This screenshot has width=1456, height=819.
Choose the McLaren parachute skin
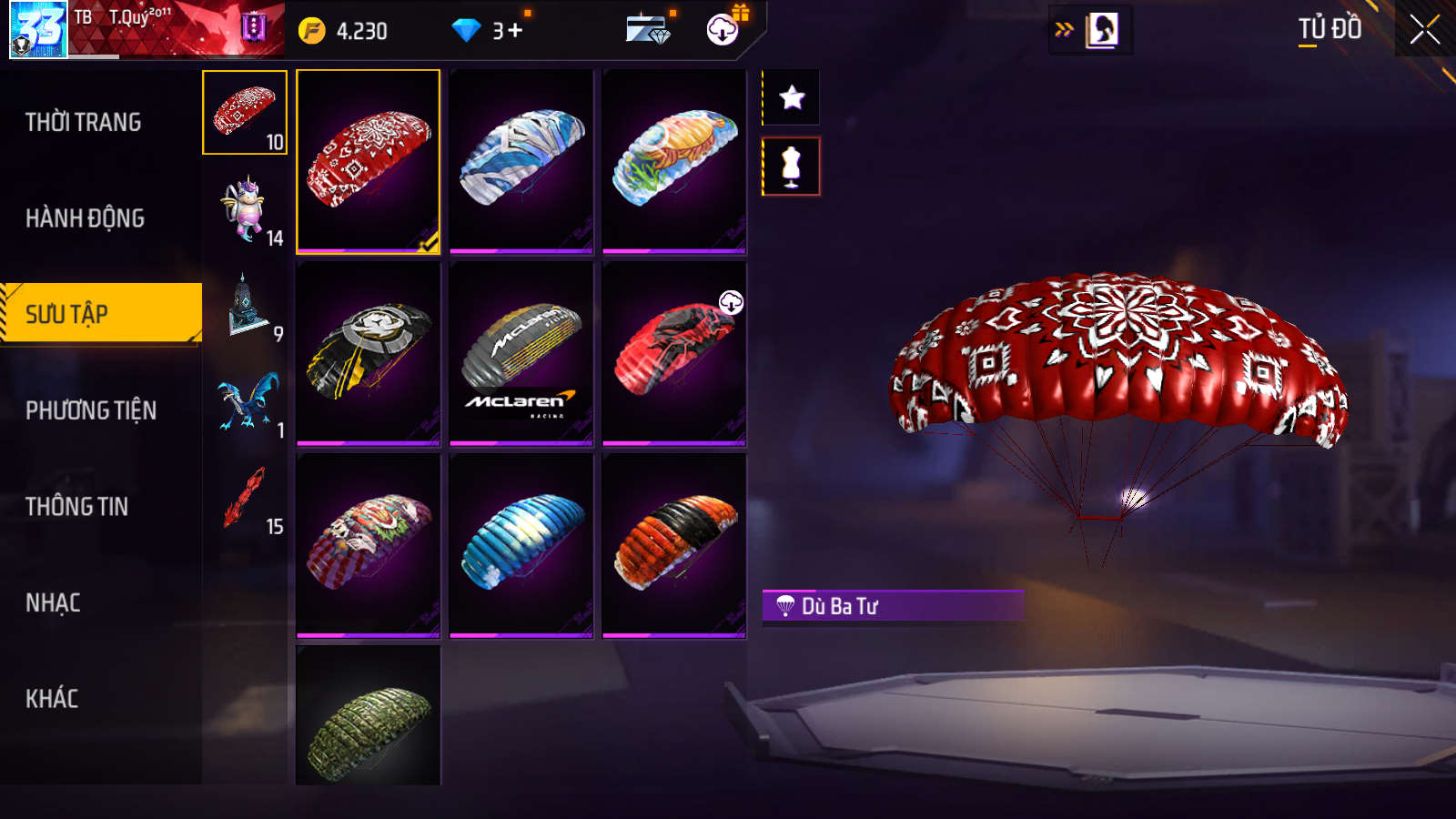[x=521, y=354]
